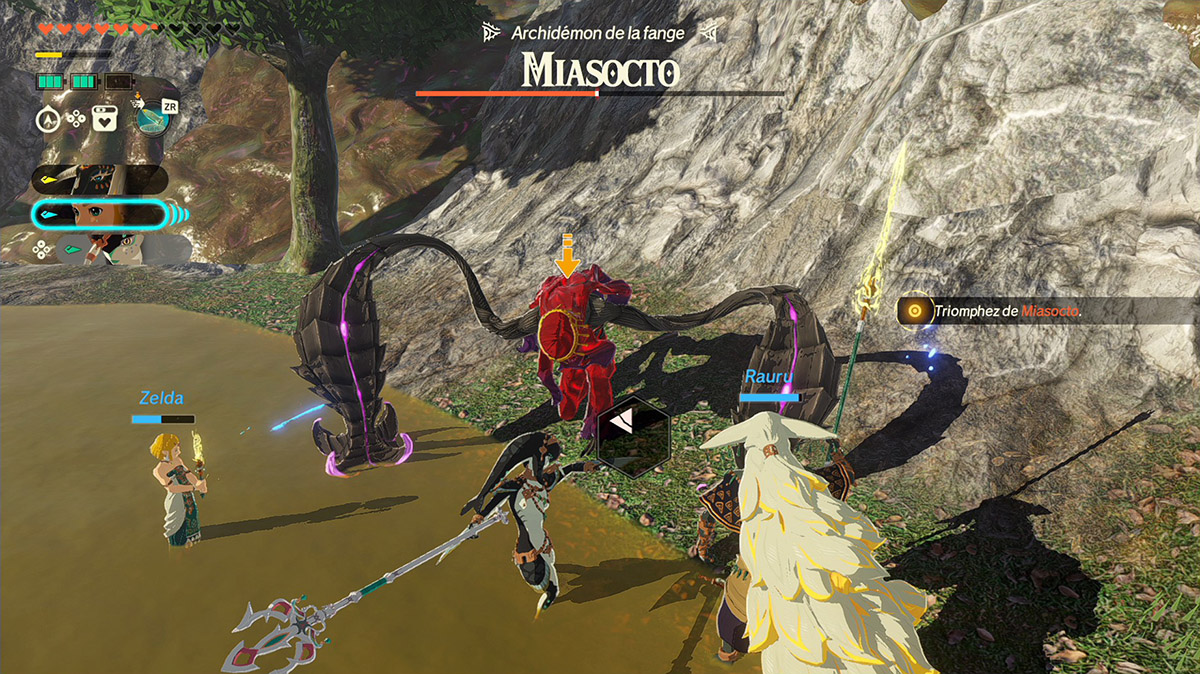This screenshot has width=1200, height=674.
Task: Select the highlighted Zelda character portrait
Action: tap(98, 215)
